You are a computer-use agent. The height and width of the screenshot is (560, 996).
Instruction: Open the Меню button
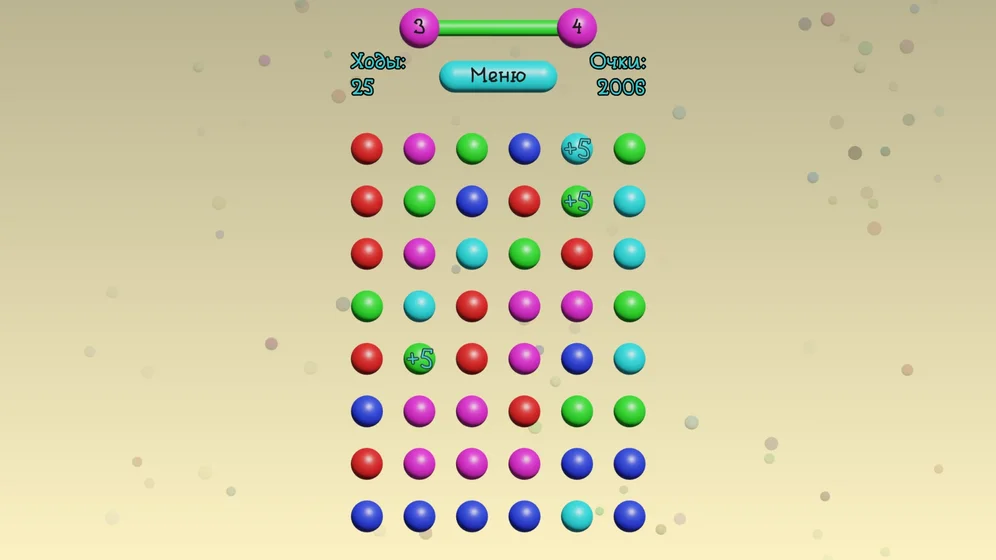click(498, 76)
